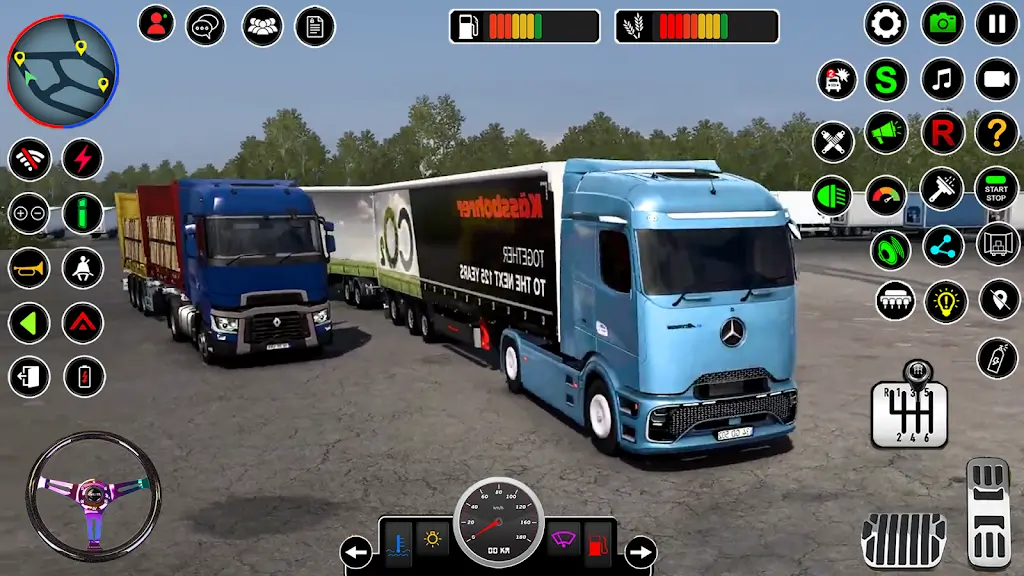This screenshot has height=576, width=1024.
Task: Activate the green left turn indicator
Action: 29,323
